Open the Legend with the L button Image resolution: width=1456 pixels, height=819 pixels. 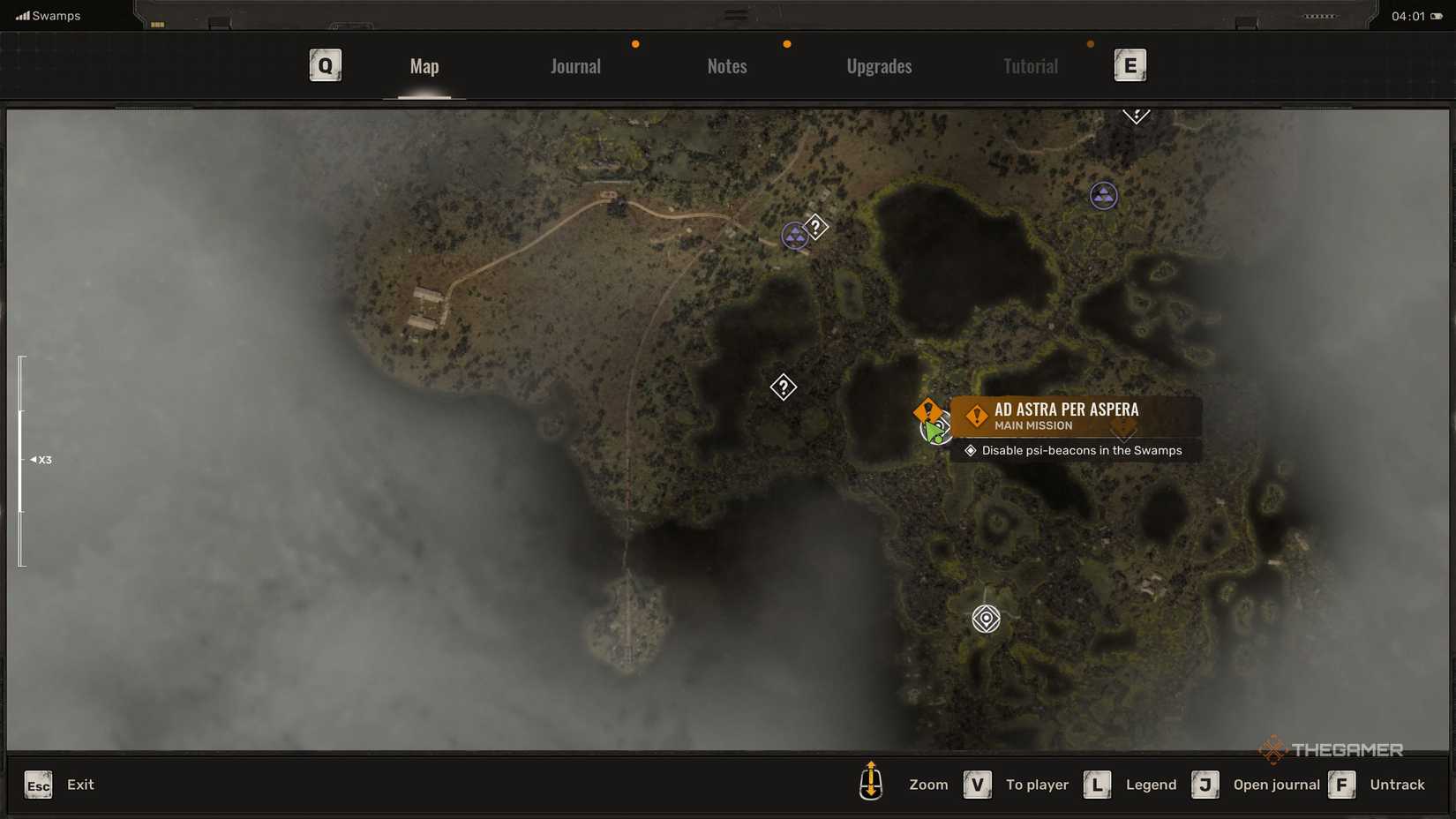coord(1097,785)
